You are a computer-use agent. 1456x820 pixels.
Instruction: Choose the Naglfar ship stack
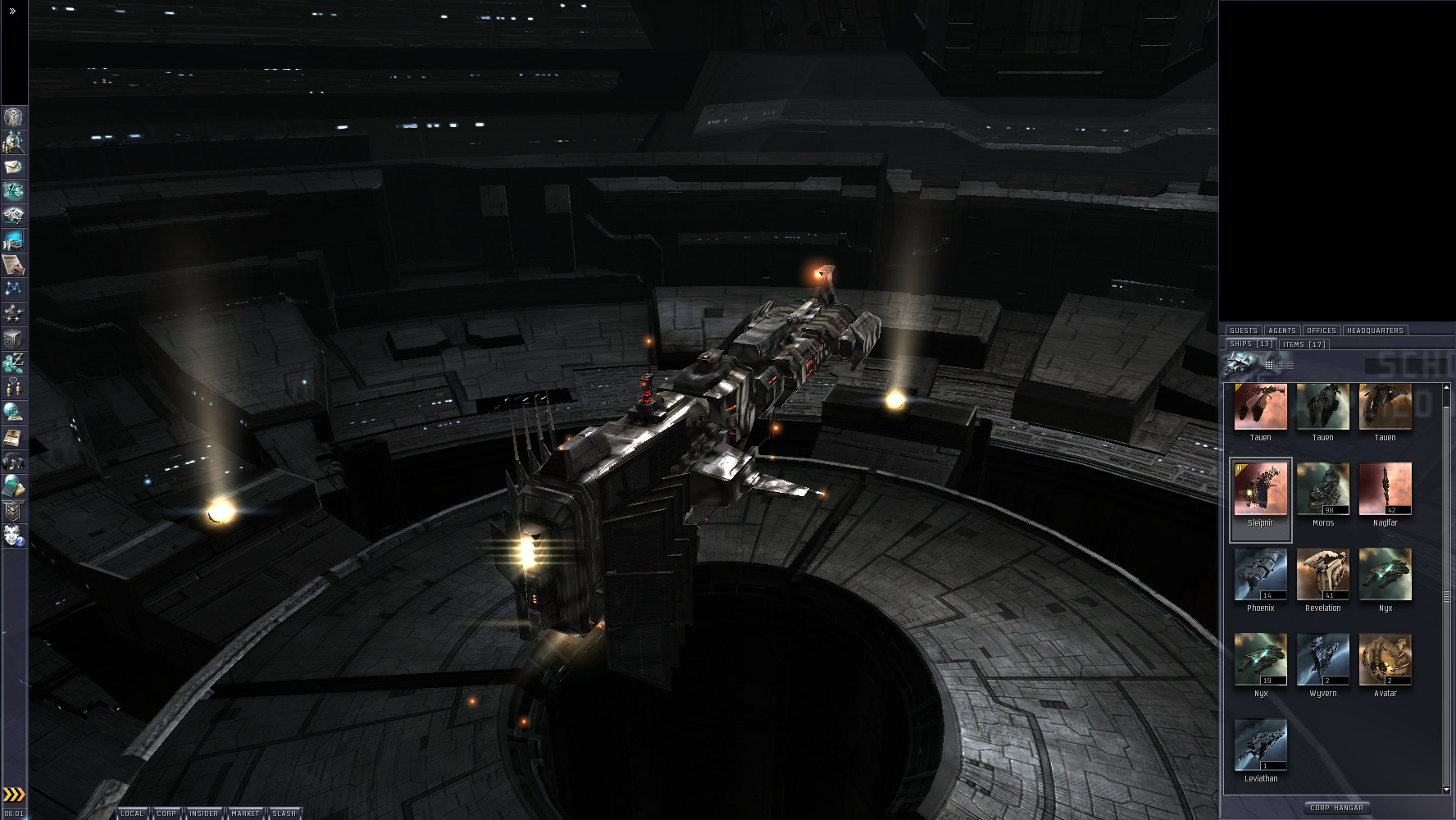coord(1385,490)
